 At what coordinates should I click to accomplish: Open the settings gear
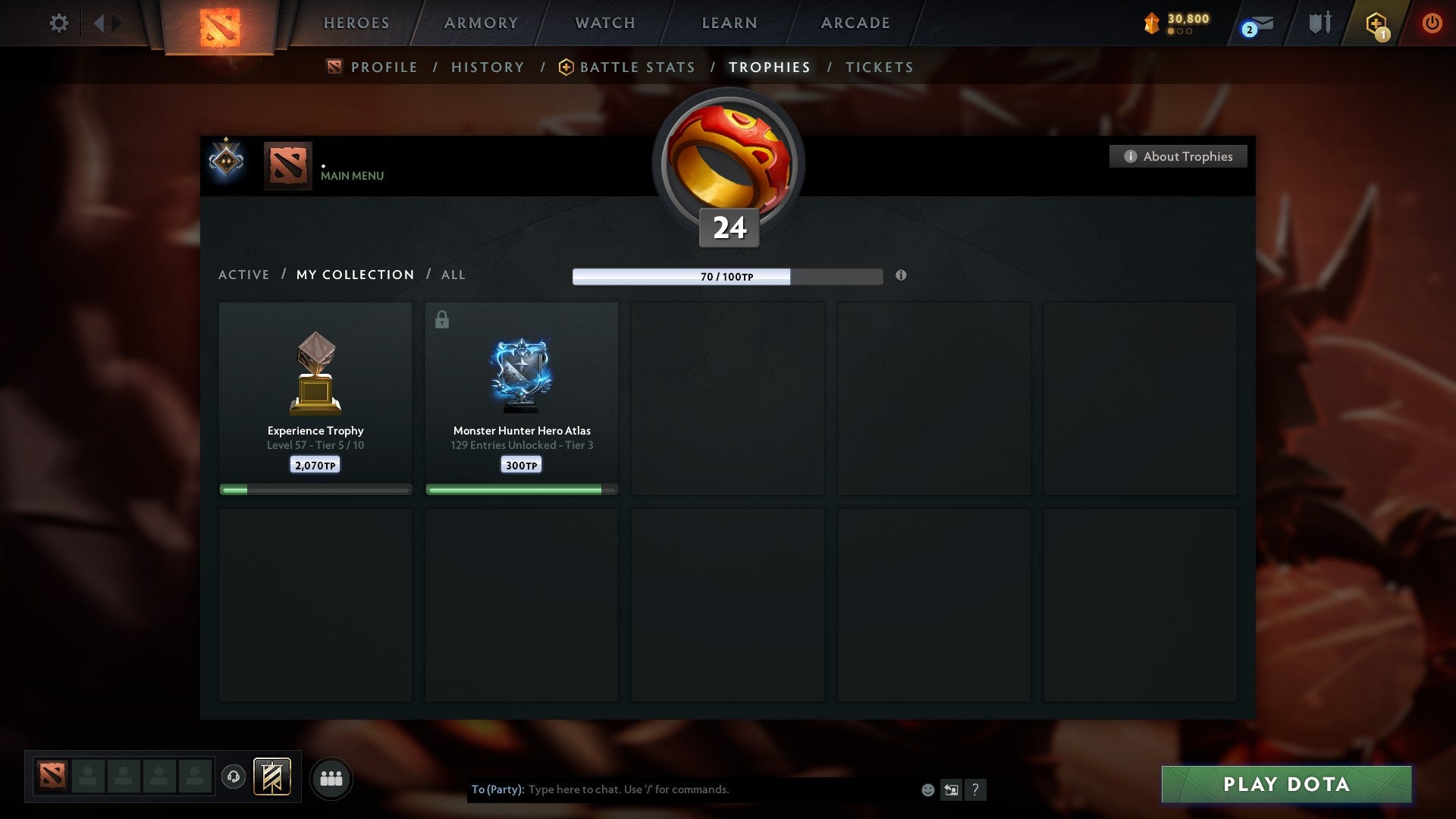58,23
